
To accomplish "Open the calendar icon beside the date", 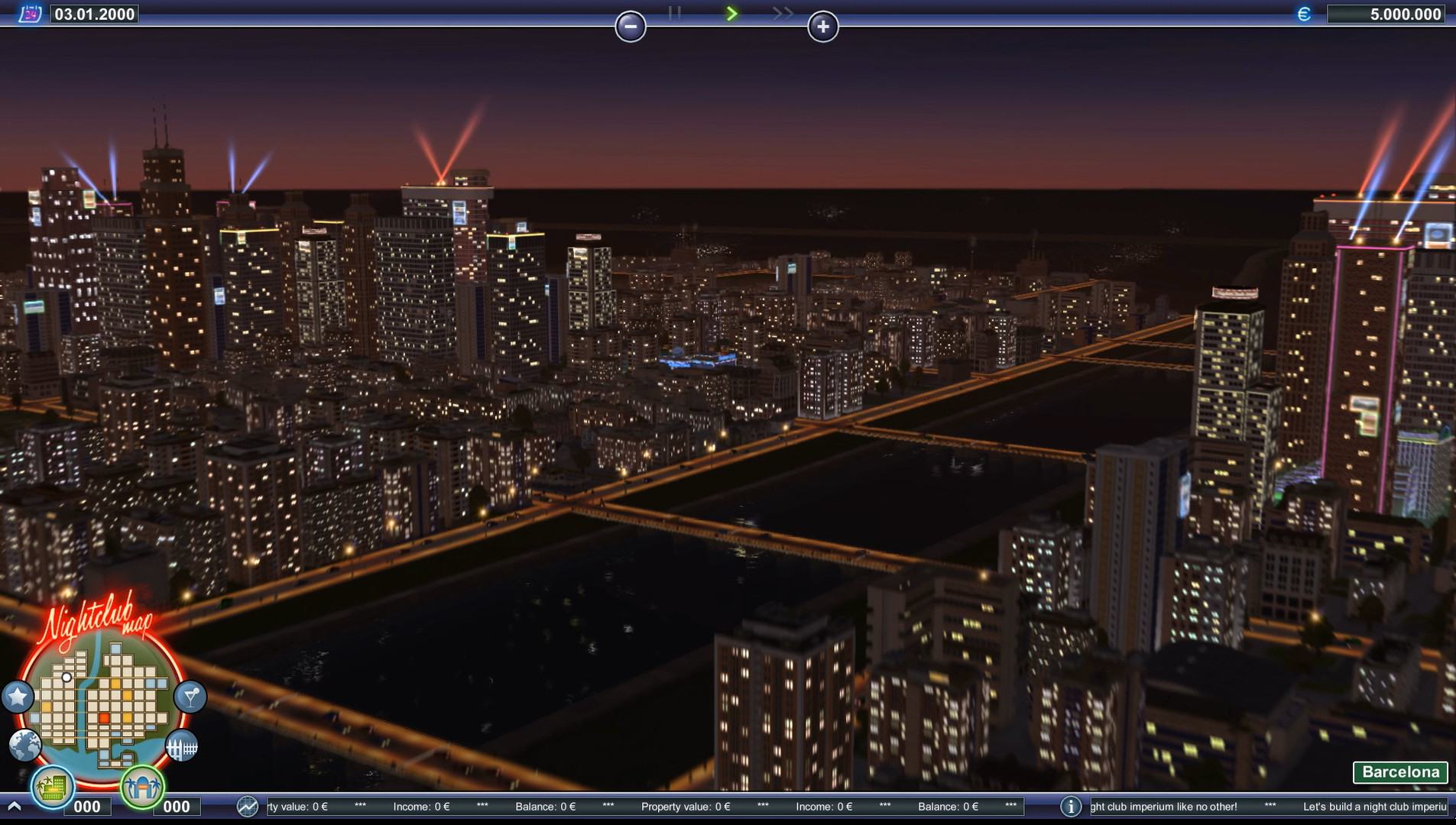I will coord(30,14).
